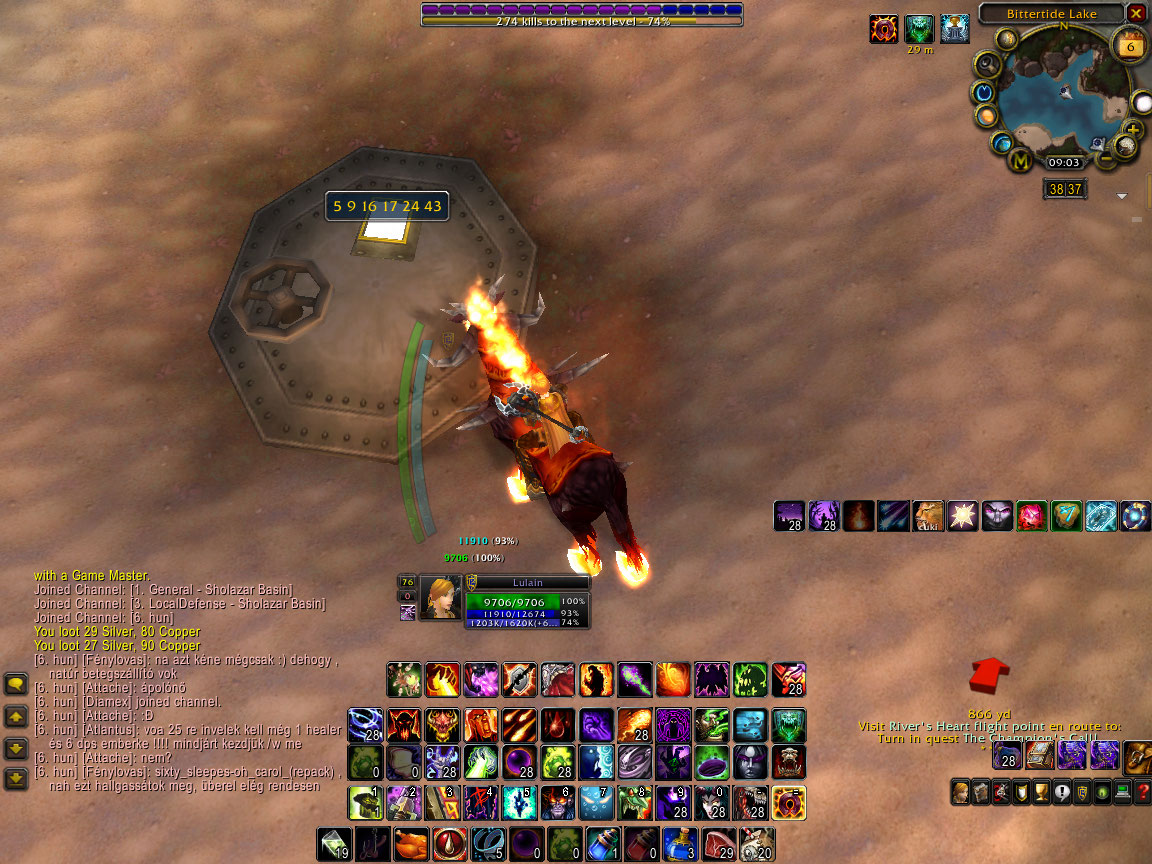Open the calendar showing day 6
This screenshot has width=1152, height=864.
coord(1131,47)
